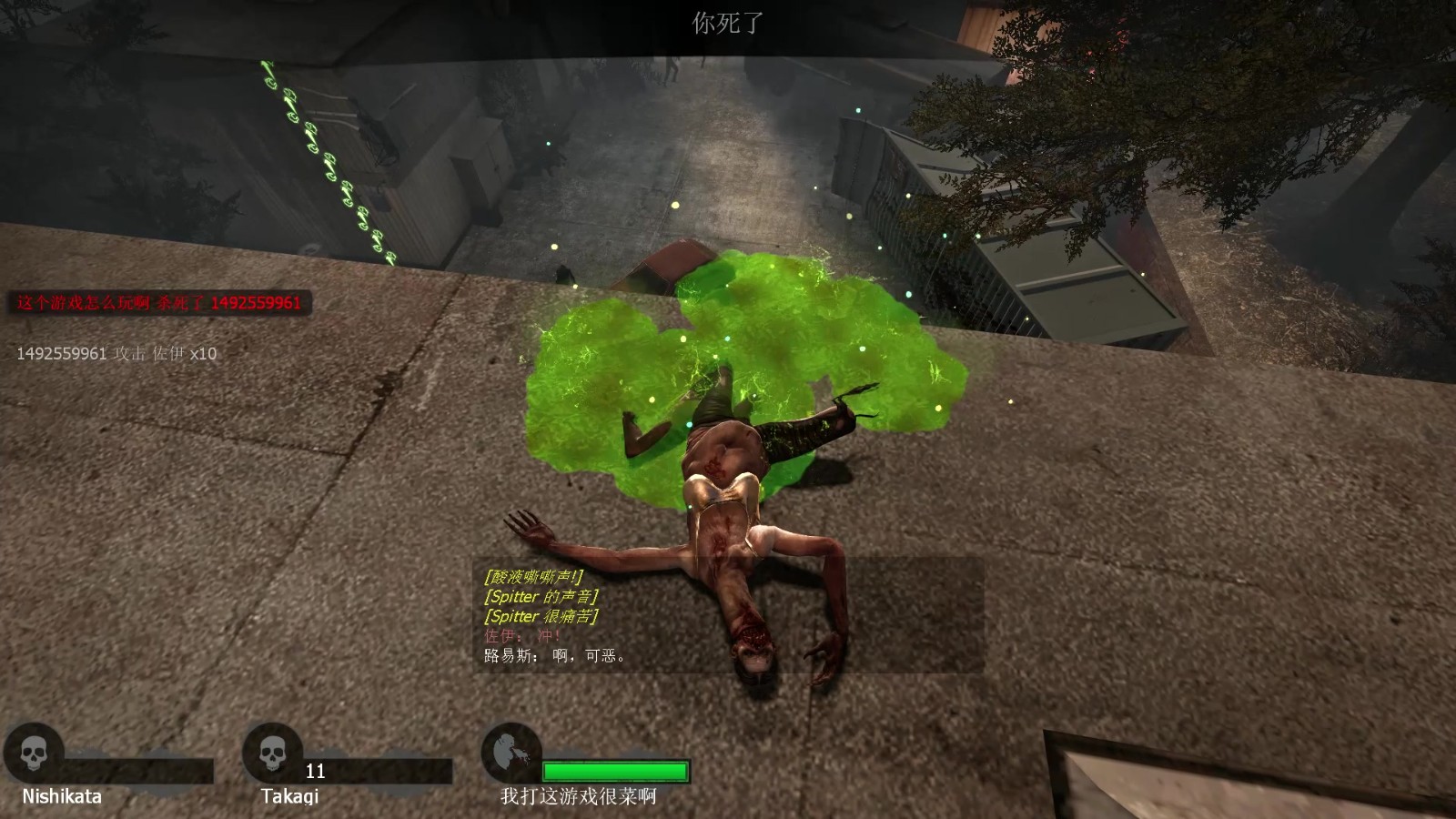Viewport: 1456px width, 819px height.
Task: Select Takagi's skull portrait
Action: (272, 753)
